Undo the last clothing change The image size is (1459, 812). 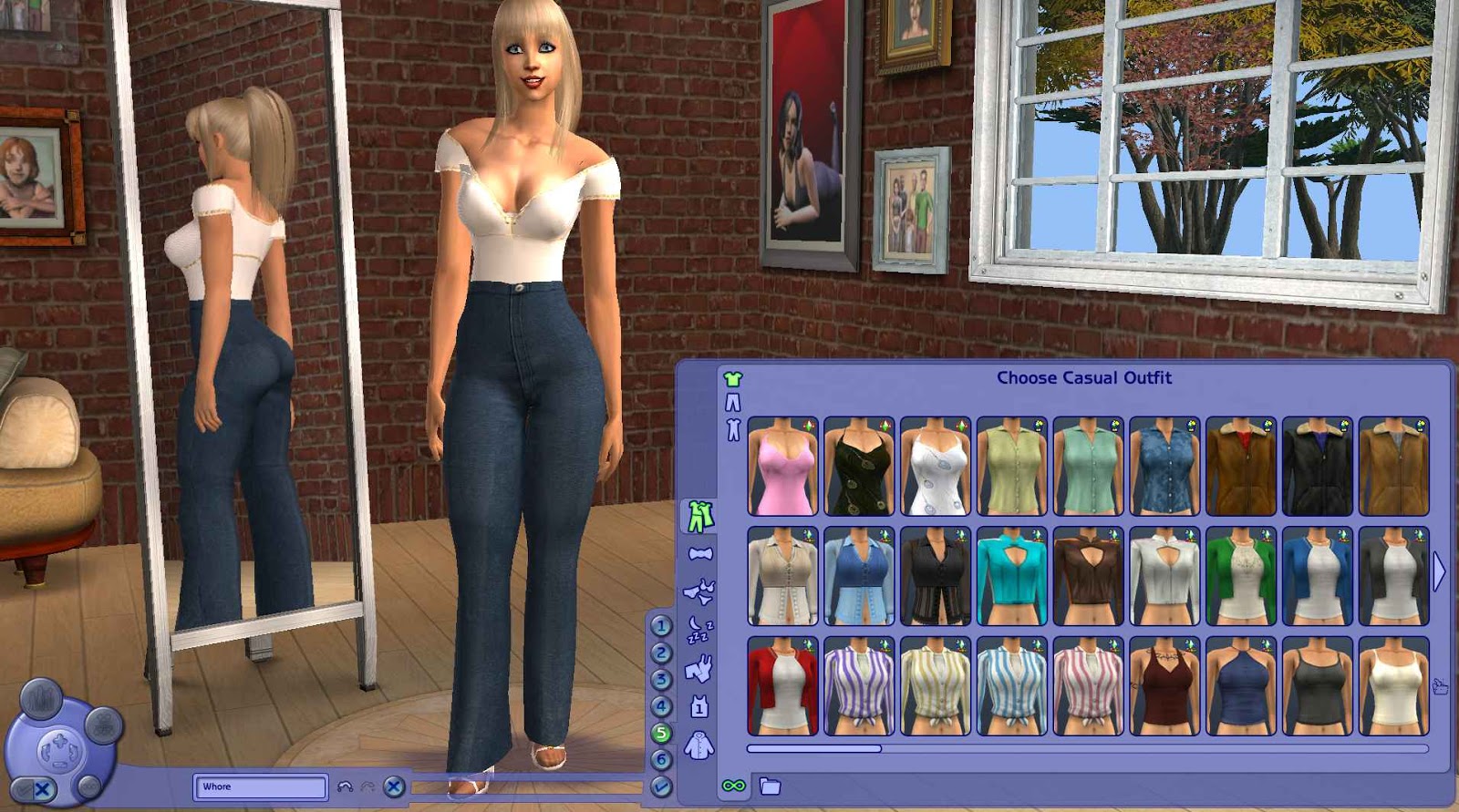(345, 786)
